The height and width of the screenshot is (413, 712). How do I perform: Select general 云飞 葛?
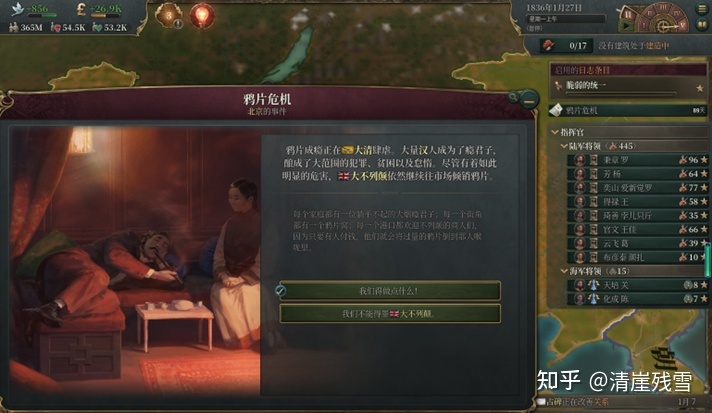click(612, 242)
